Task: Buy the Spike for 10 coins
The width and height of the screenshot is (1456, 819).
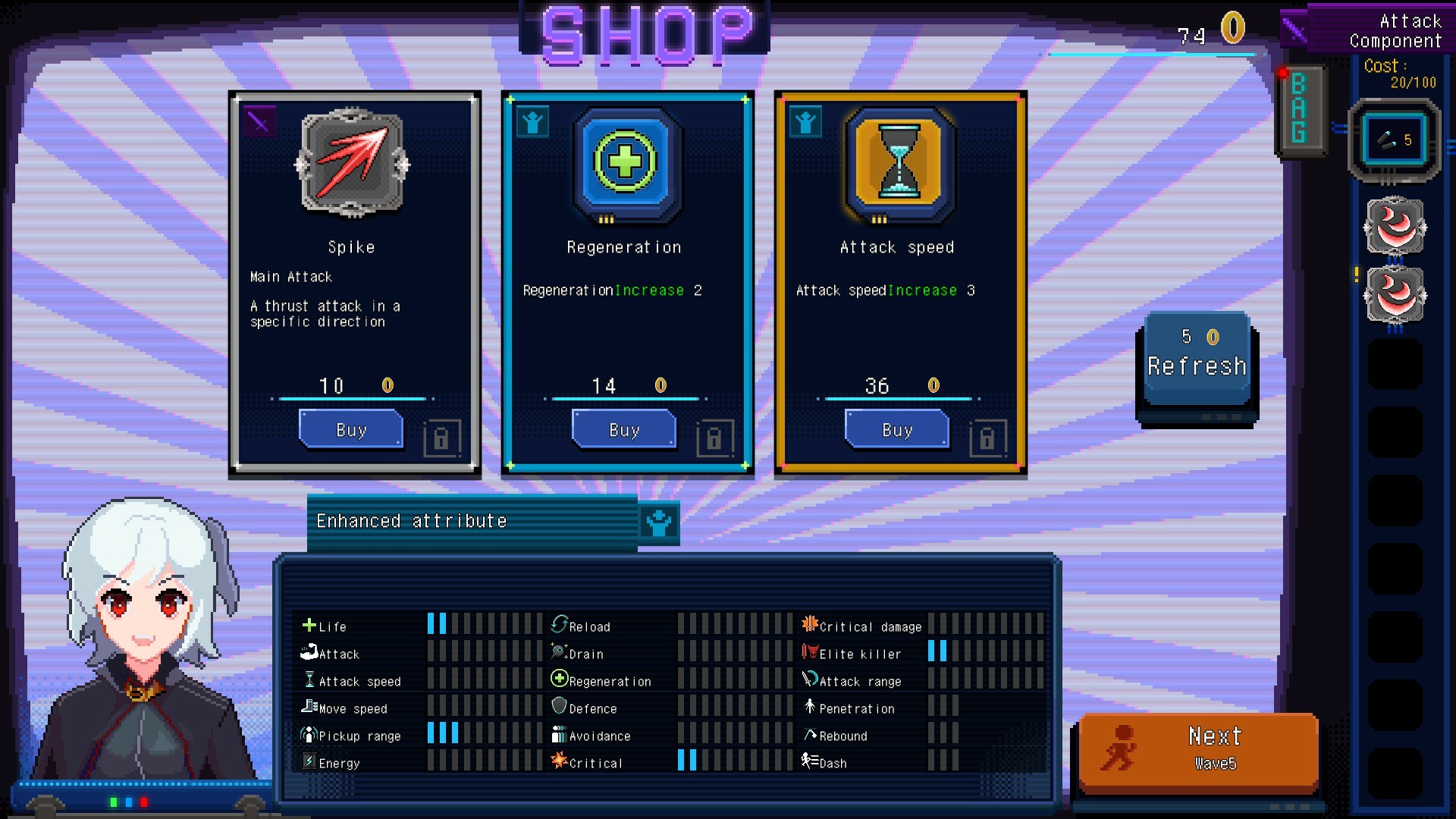Action: (x=350, y=430)
